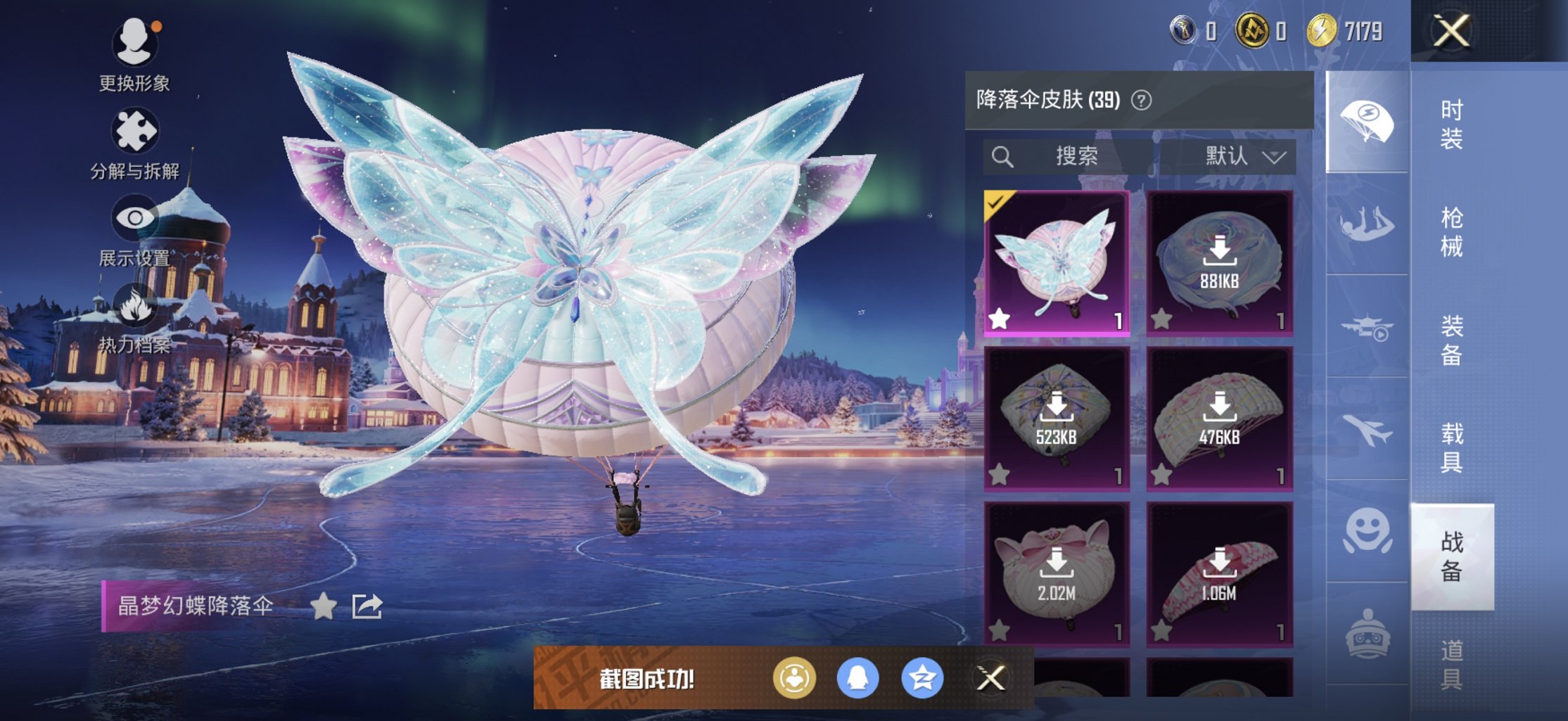The width and height of the screenshot is (1568, 721).
Task: Open the search magnifier in the skin list
Action: click(1004, 155)
